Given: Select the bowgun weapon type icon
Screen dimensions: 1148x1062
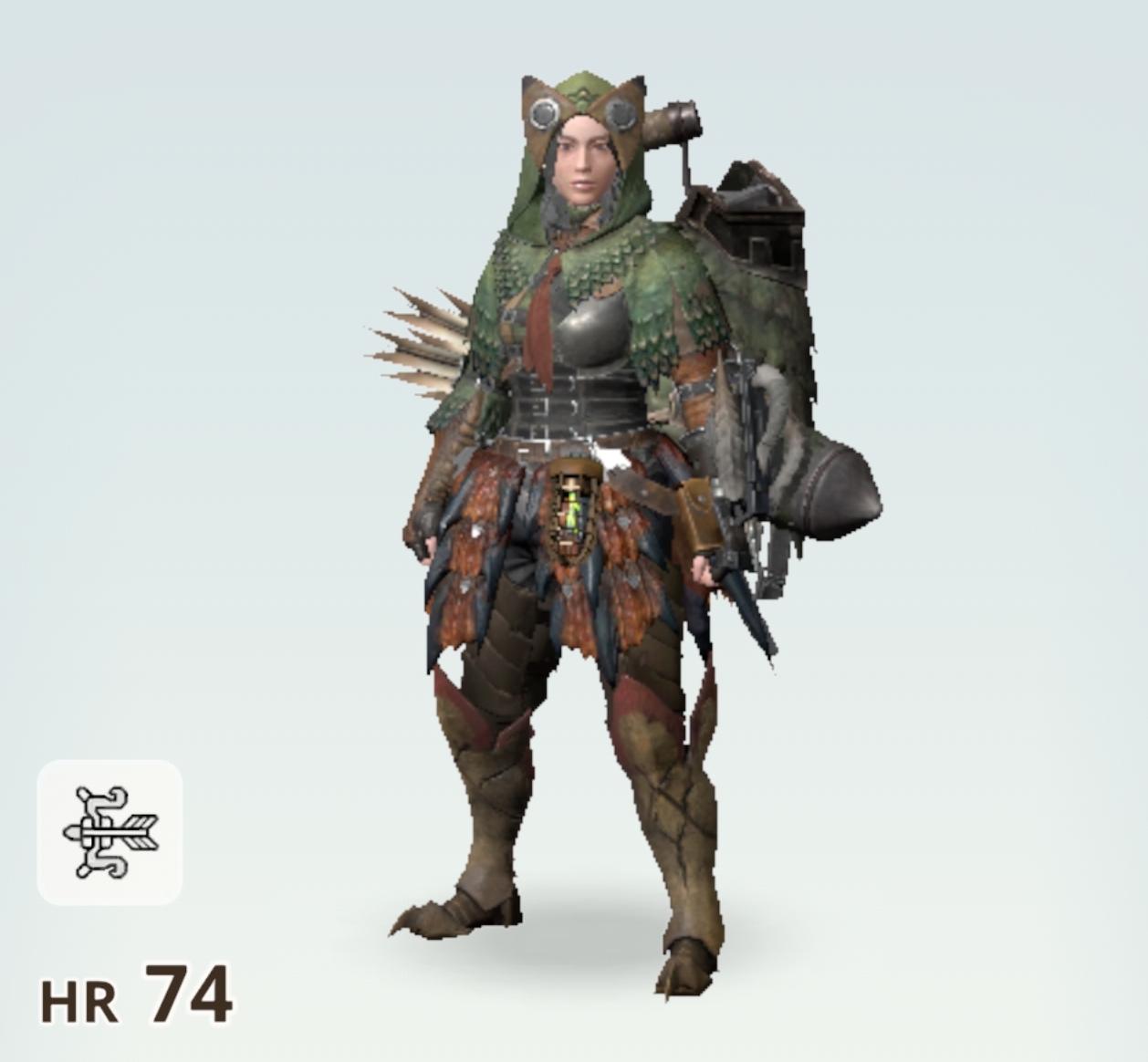Looking at the screenshot, I should point(110,831).
